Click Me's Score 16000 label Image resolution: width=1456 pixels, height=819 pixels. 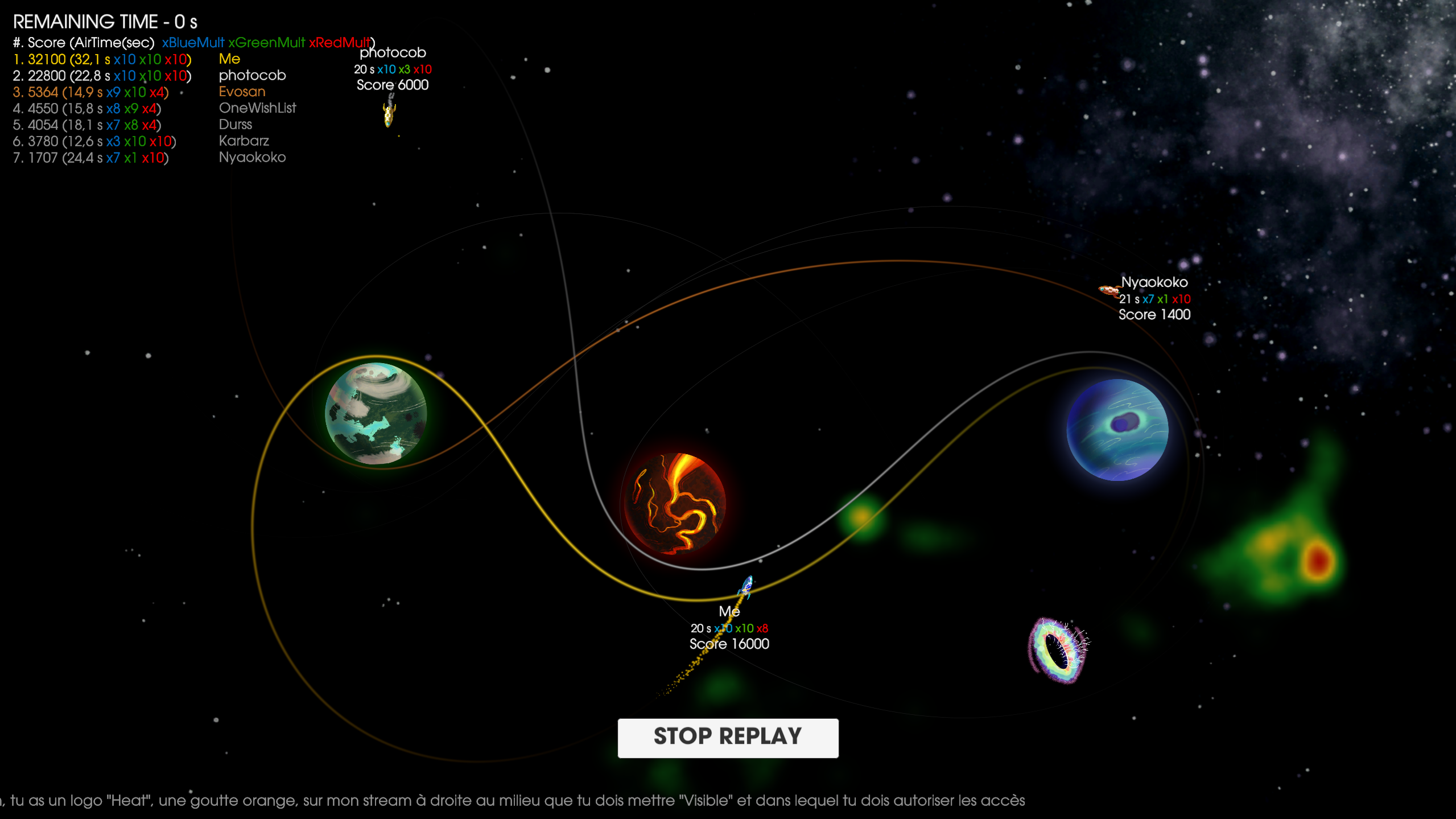[x=728, y=644]
